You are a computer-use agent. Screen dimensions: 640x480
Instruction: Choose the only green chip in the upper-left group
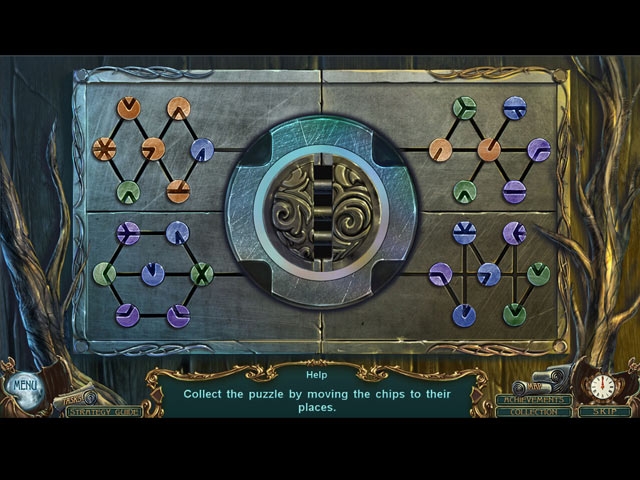(x=128, y=191)
